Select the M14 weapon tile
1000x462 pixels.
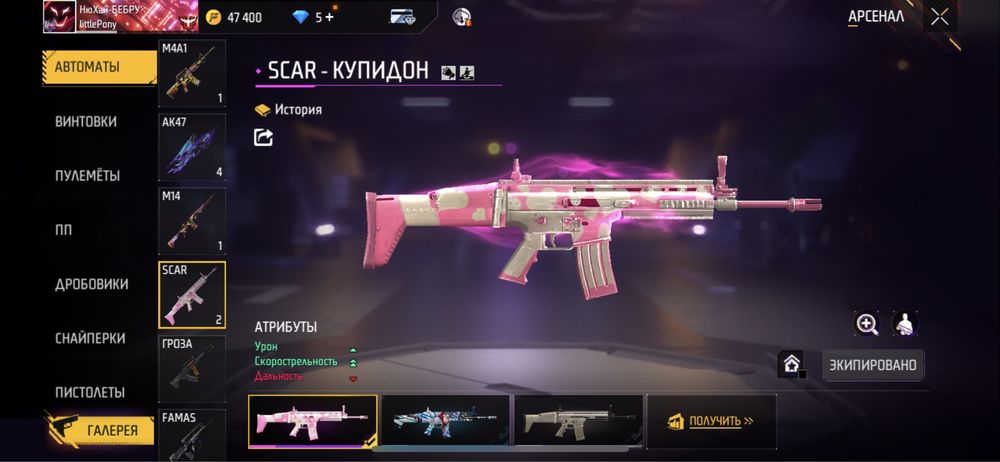click(x=192, y=220)
